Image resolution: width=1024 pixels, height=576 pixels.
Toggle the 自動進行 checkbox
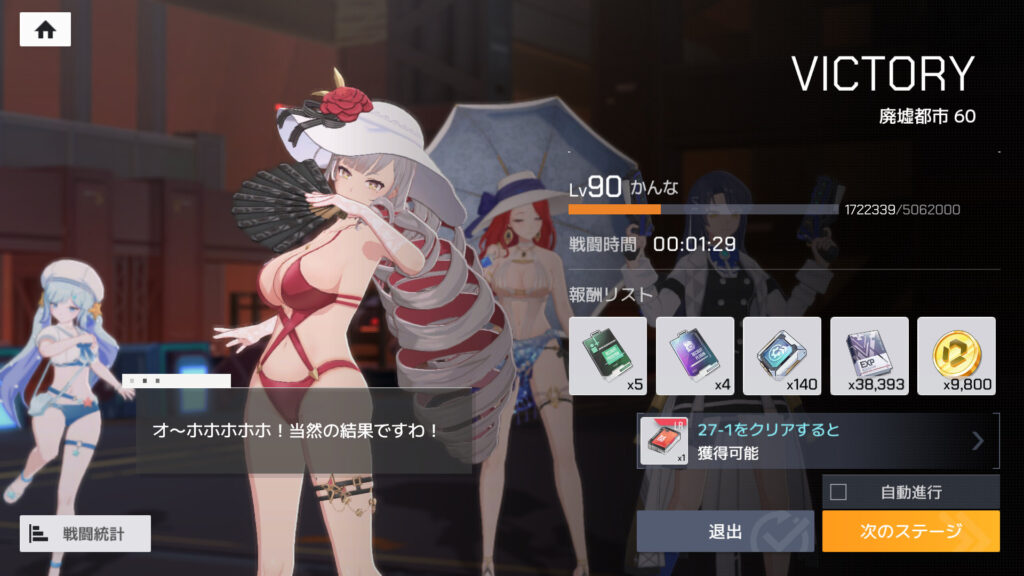pos(839,491)
